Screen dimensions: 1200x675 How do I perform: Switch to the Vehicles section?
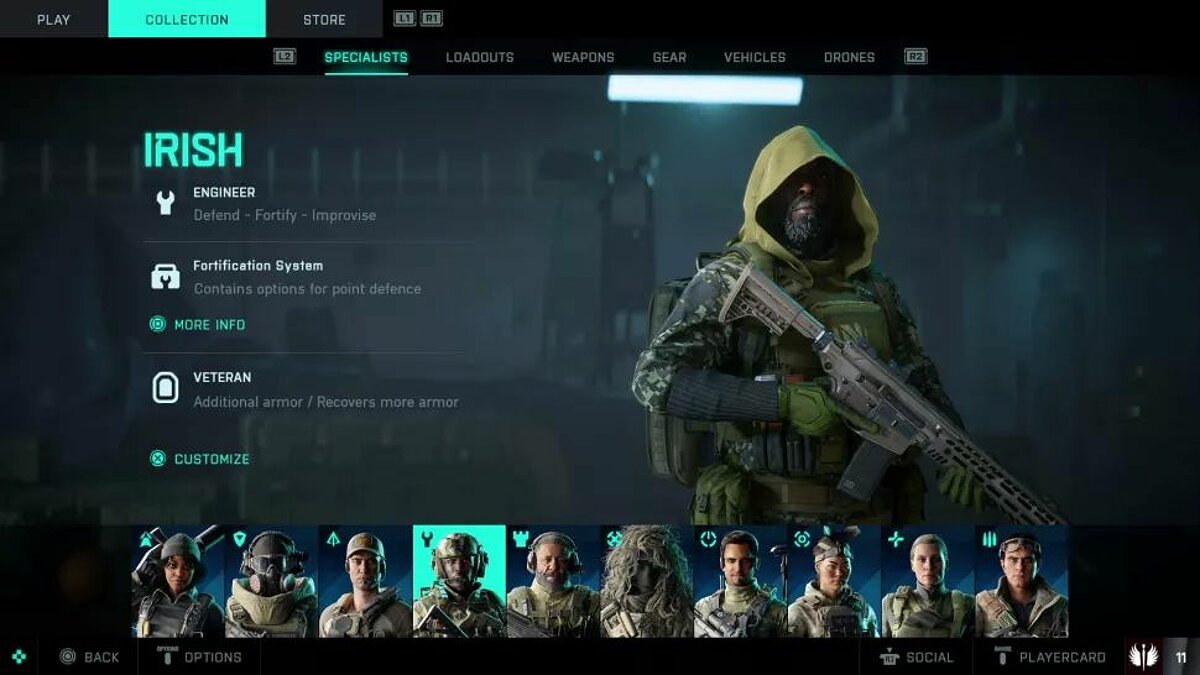click(x=755, y=57)
